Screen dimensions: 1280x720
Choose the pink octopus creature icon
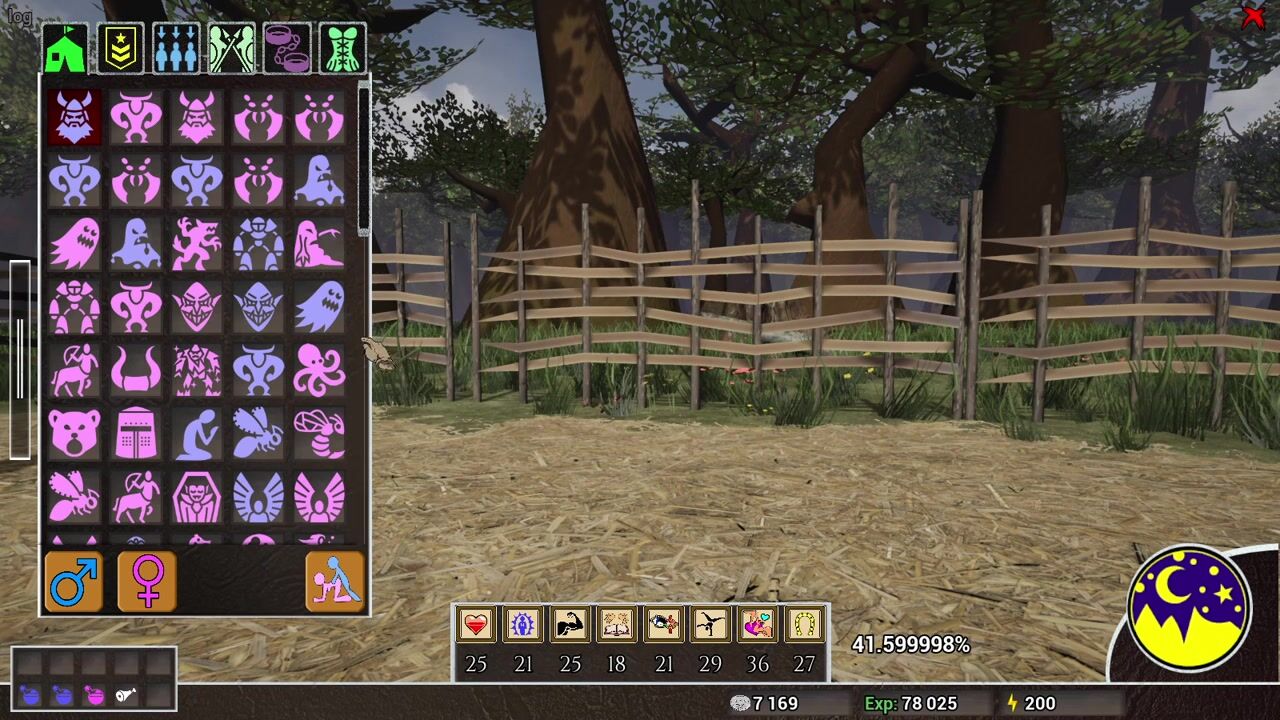(x=319, y=370)
